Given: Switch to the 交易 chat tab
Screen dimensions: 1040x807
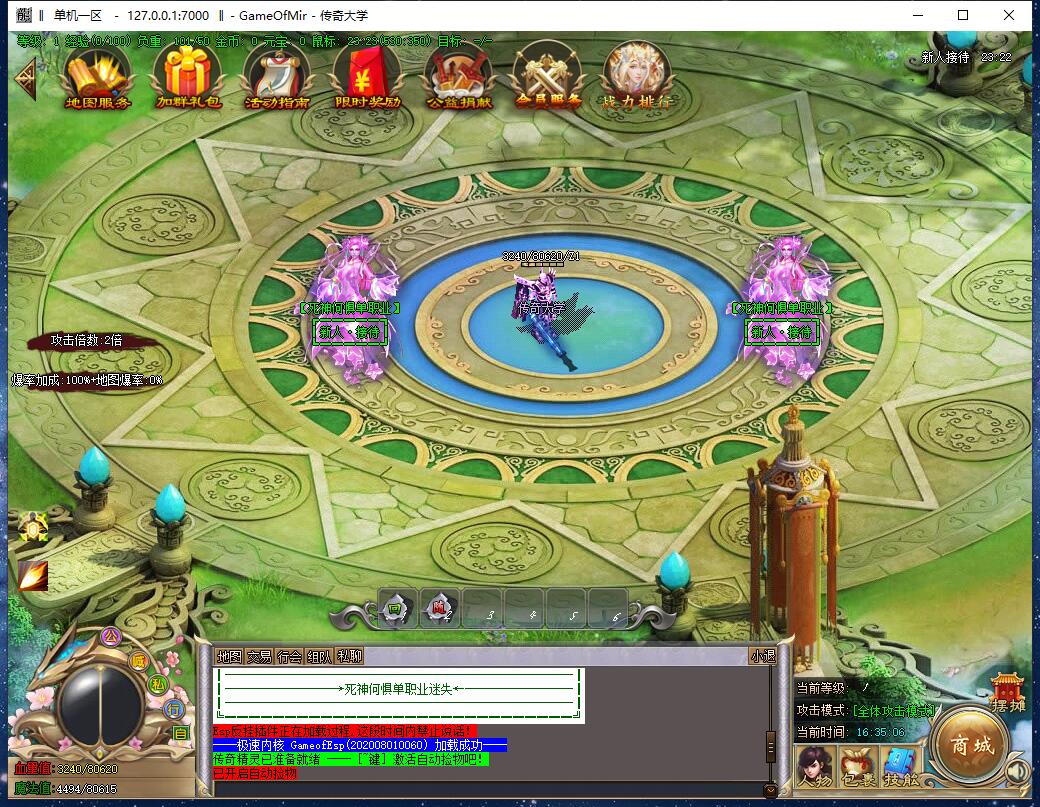Looking at the screenshot, I should tap(259, 656).
